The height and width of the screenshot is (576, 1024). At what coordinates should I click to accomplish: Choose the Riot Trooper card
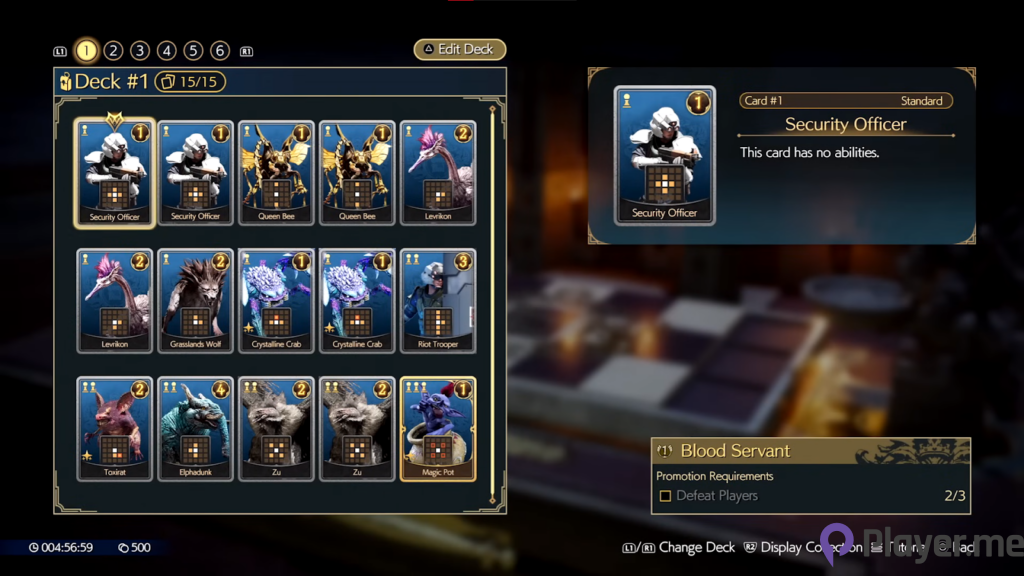click(x=438, y=301)
